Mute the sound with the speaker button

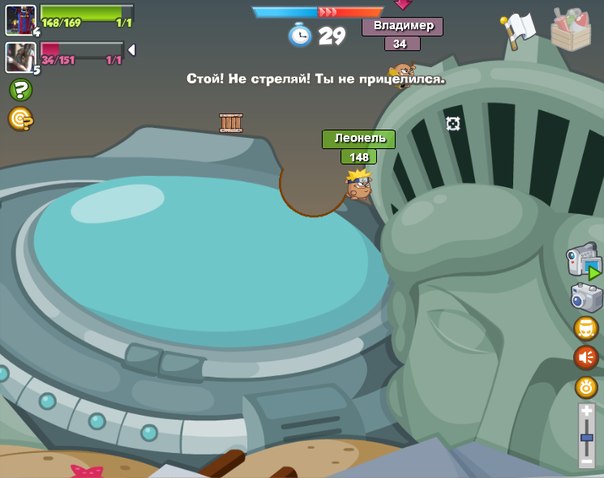(586, 357)
